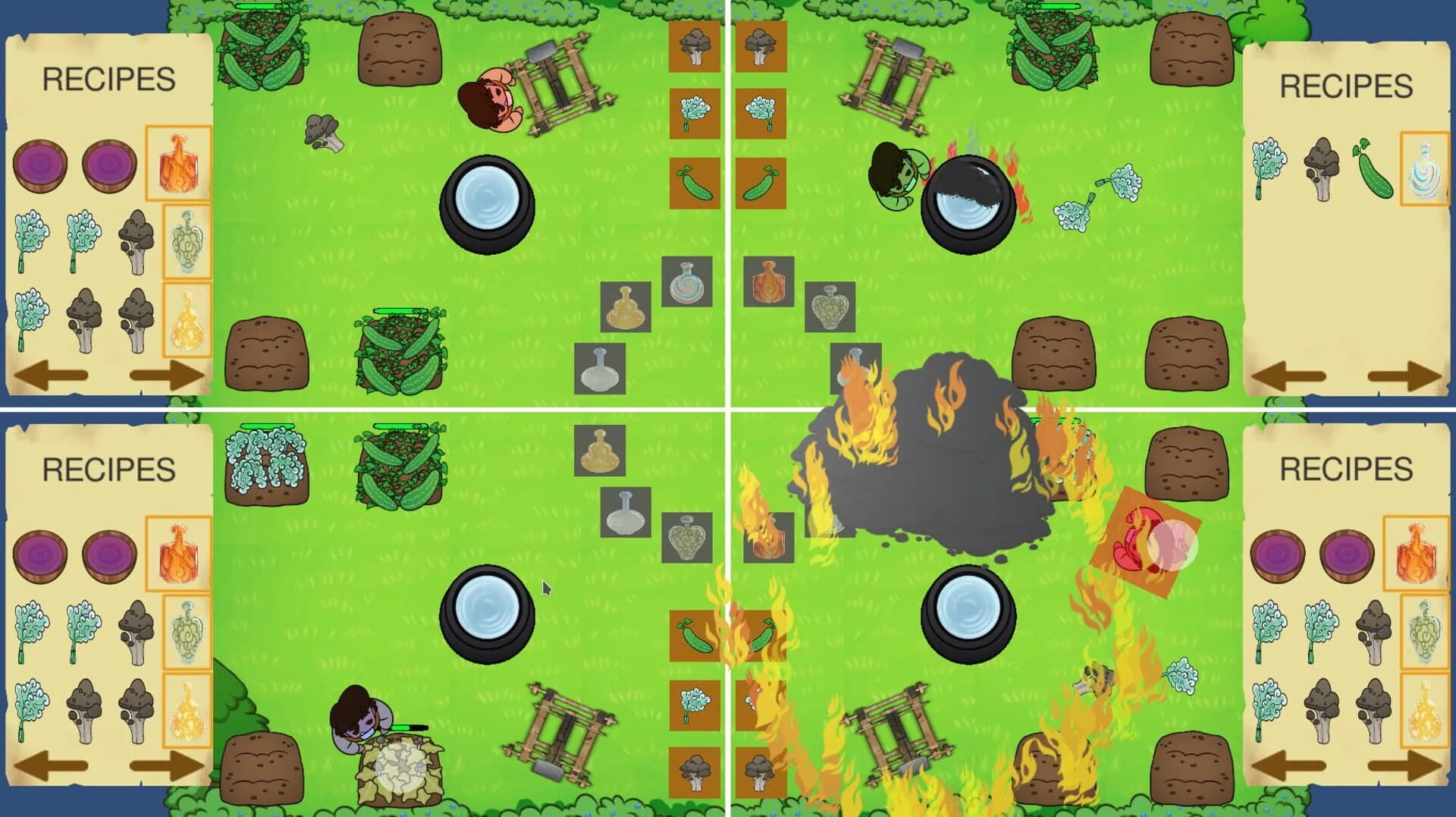Click the yellow potion icon in bottom-left recipes
Screen dimensions: 1456x817
(187, 712)
